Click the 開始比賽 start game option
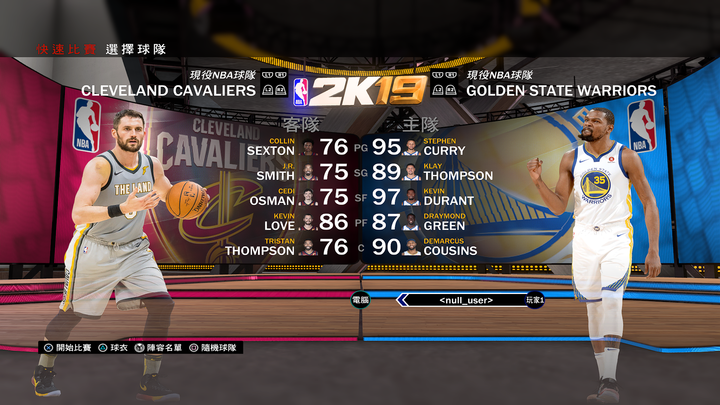 pyautogui.click(x=68, y=348)
